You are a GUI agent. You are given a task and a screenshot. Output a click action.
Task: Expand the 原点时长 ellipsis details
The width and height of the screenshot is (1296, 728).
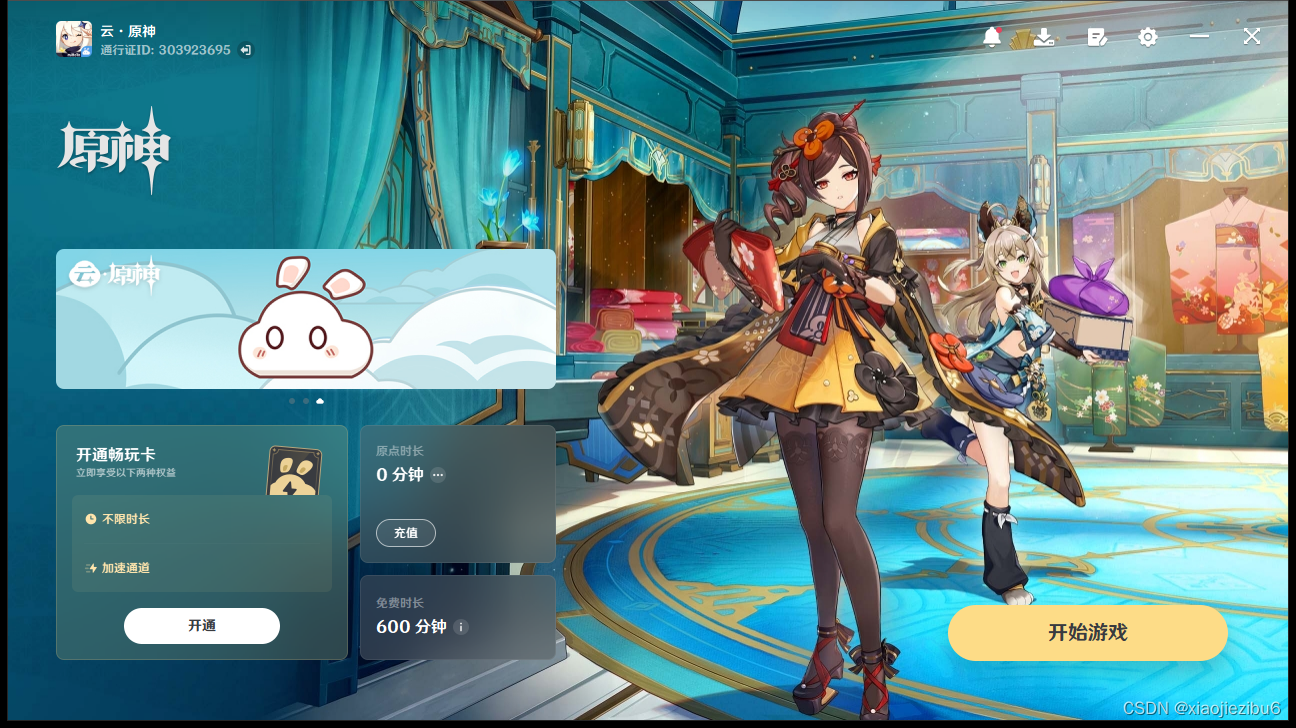[438, 475]
